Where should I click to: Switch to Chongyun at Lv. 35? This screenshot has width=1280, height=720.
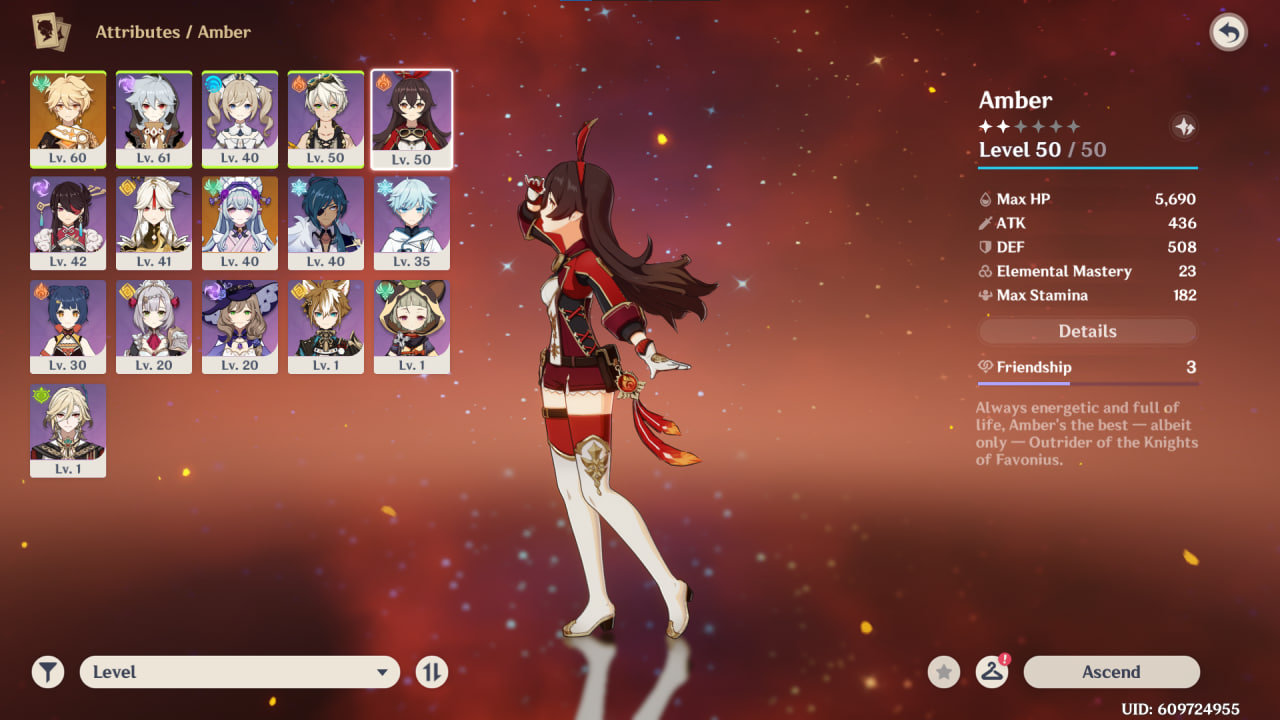coord(412,222)
